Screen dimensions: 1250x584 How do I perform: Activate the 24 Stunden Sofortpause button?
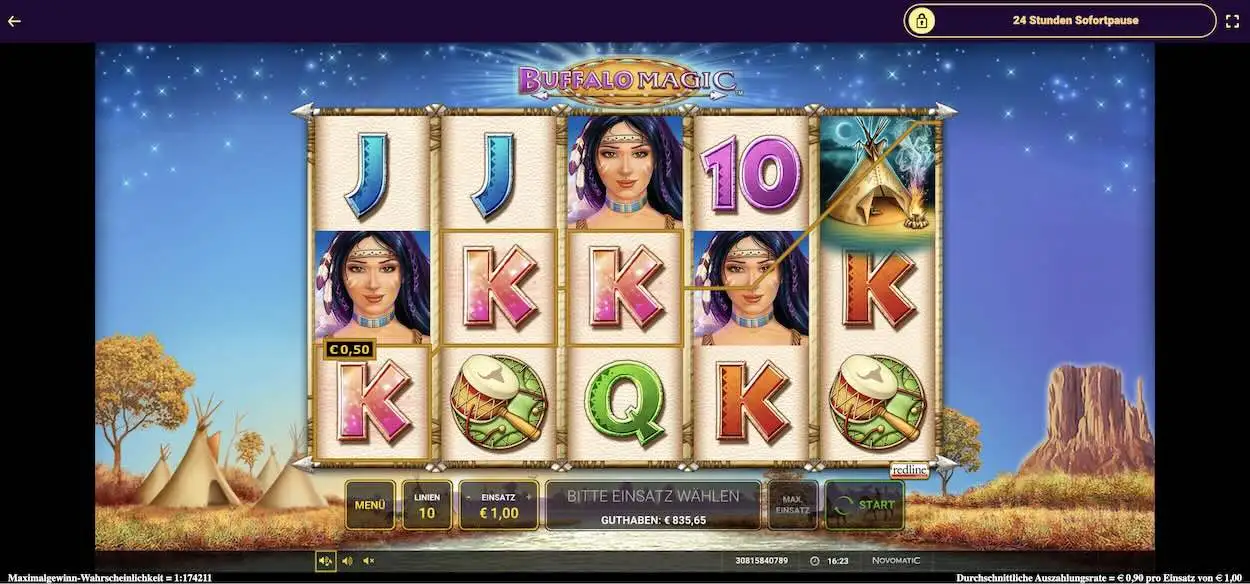click(1060, 20)
